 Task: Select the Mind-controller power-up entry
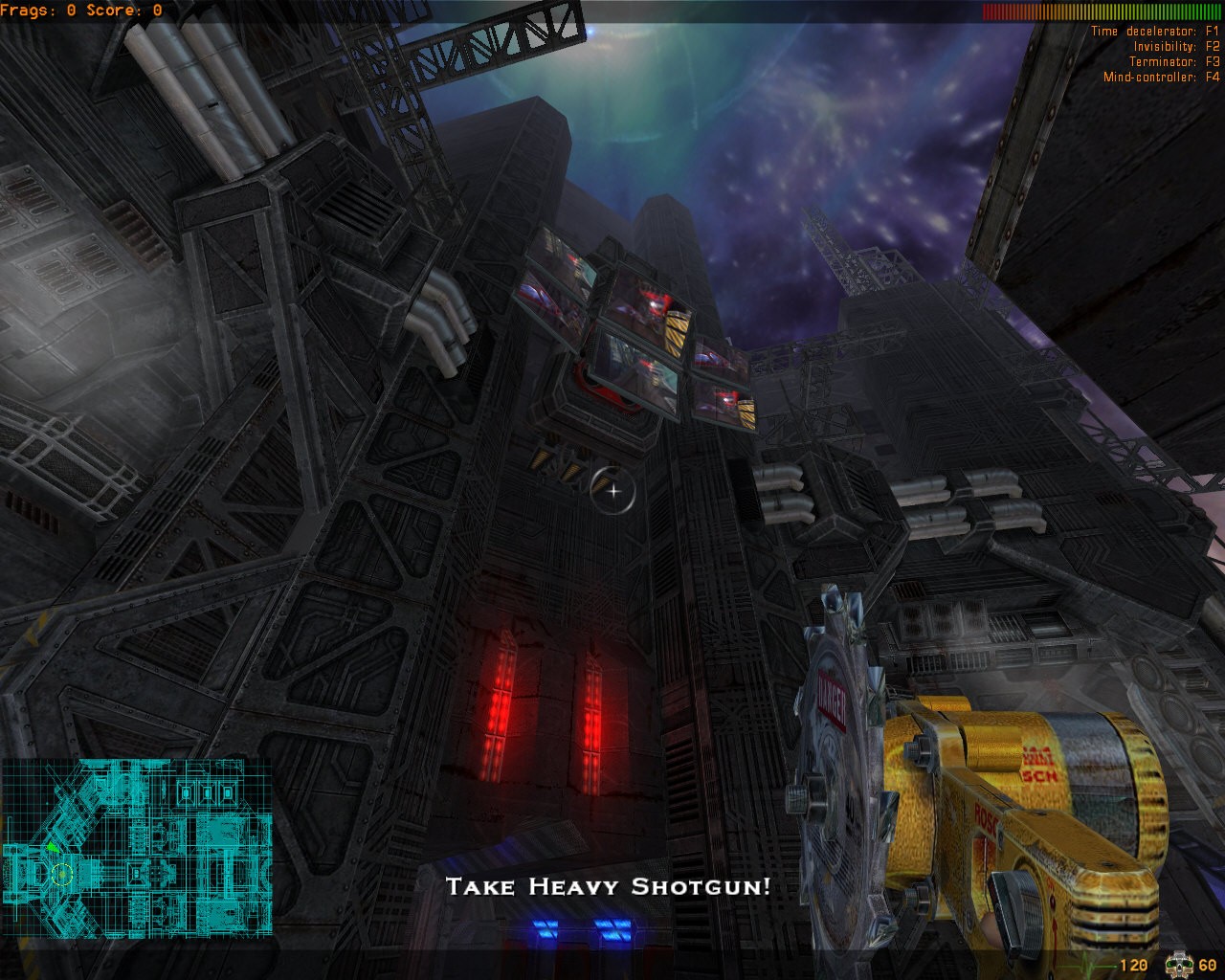click(x=1161, y=78)
